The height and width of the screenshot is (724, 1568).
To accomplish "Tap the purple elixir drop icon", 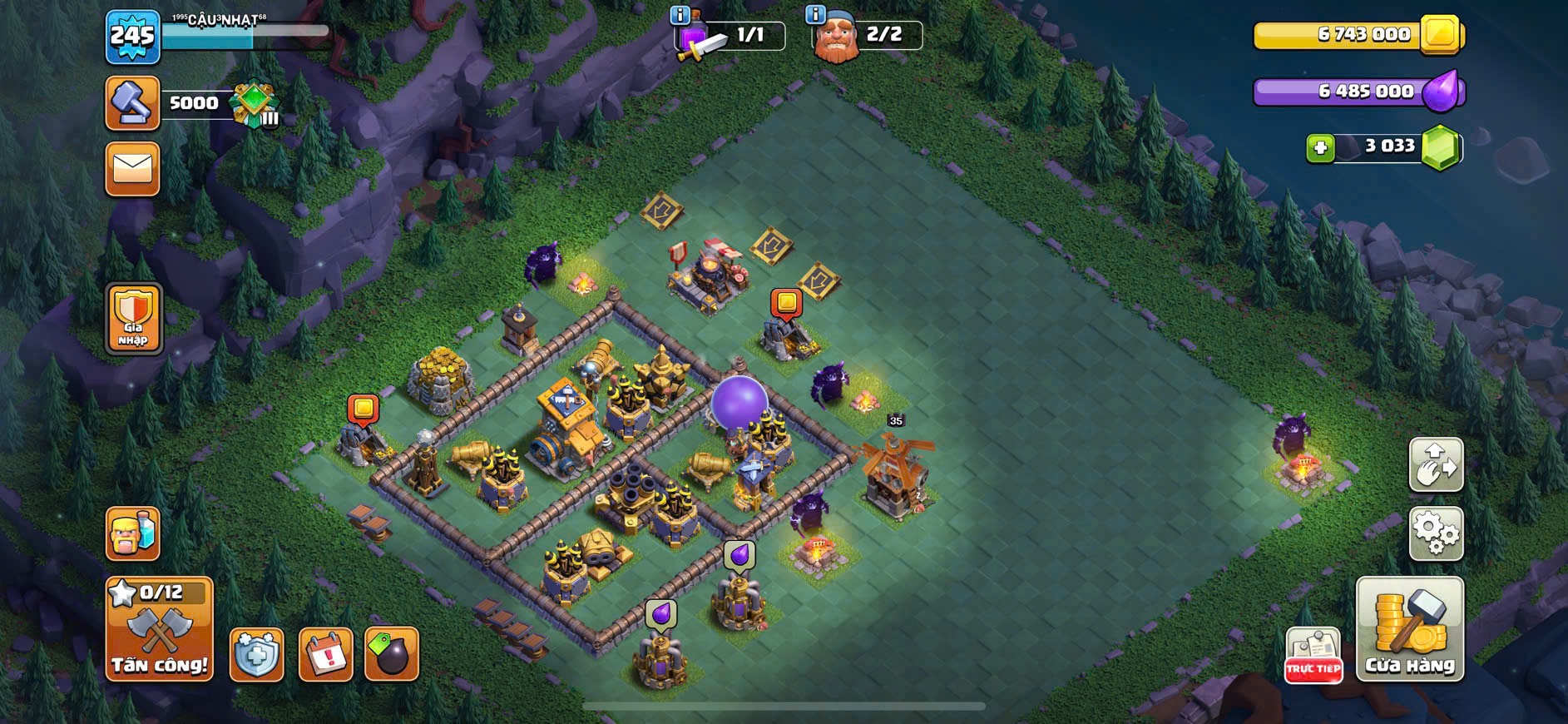I will (x=1442, y=92).
